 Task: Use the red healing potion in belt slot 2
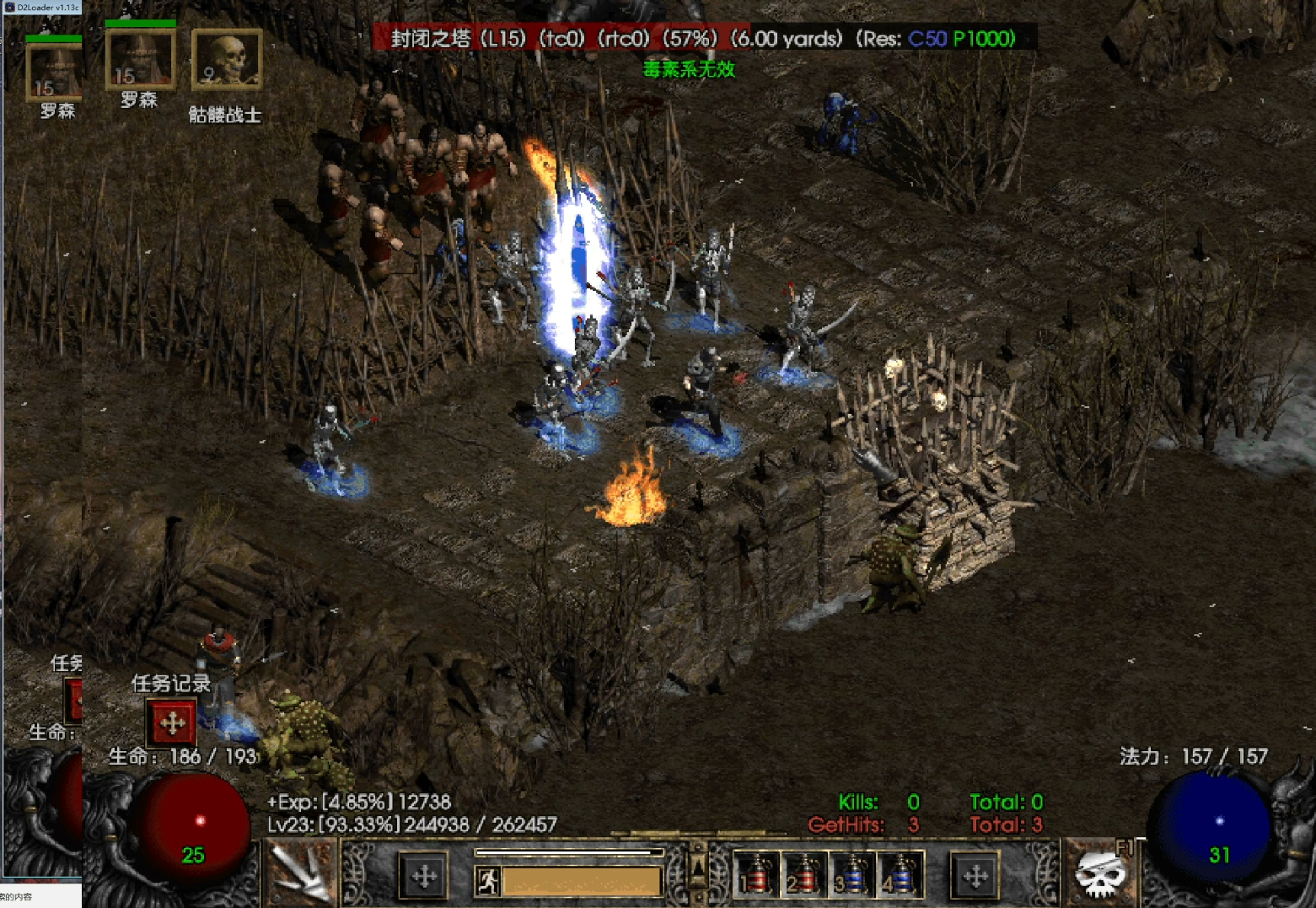[x=803, y=874]
